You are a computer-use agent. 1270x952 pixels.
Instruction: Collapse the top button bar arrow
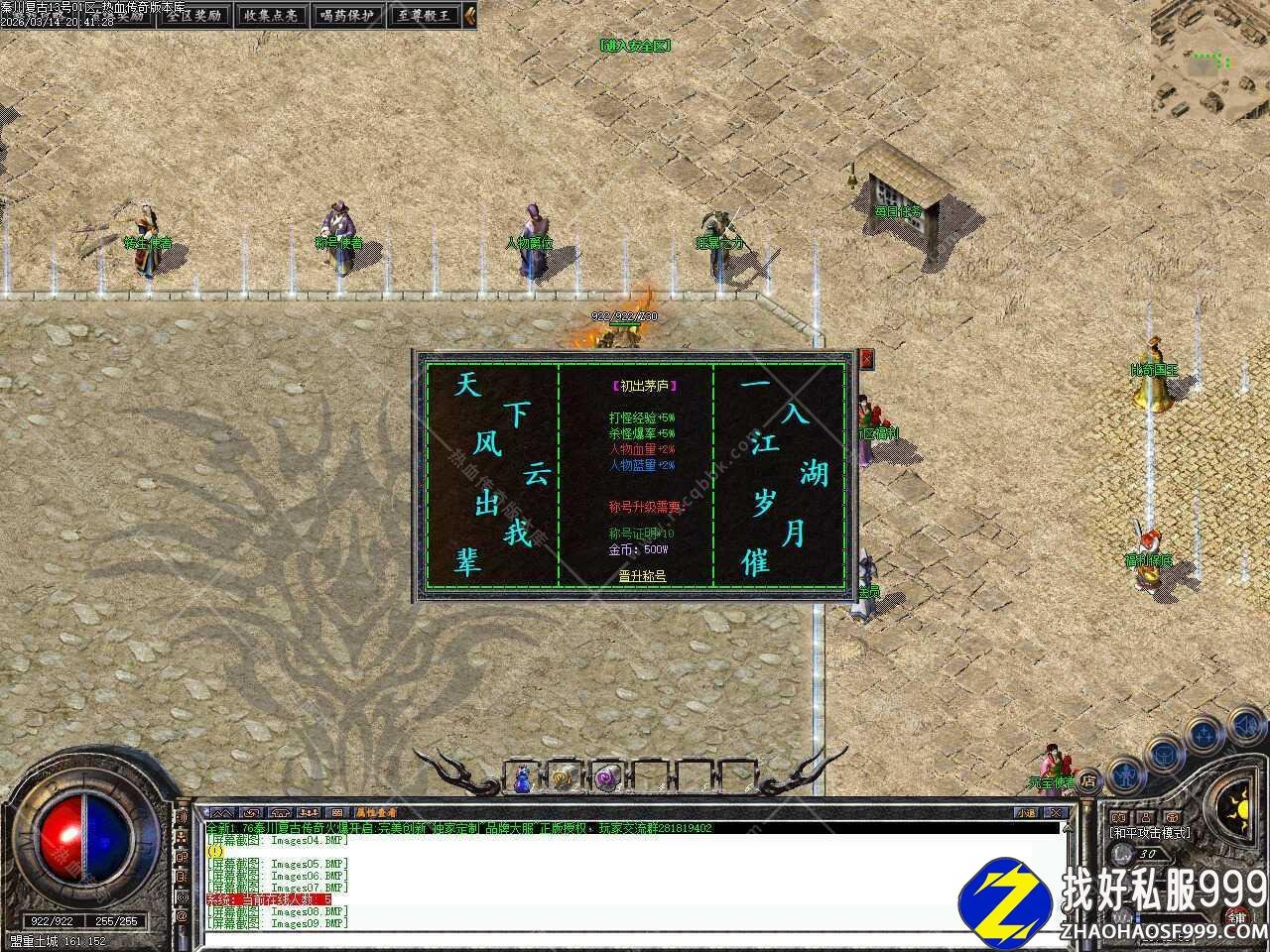pos(470,15)
